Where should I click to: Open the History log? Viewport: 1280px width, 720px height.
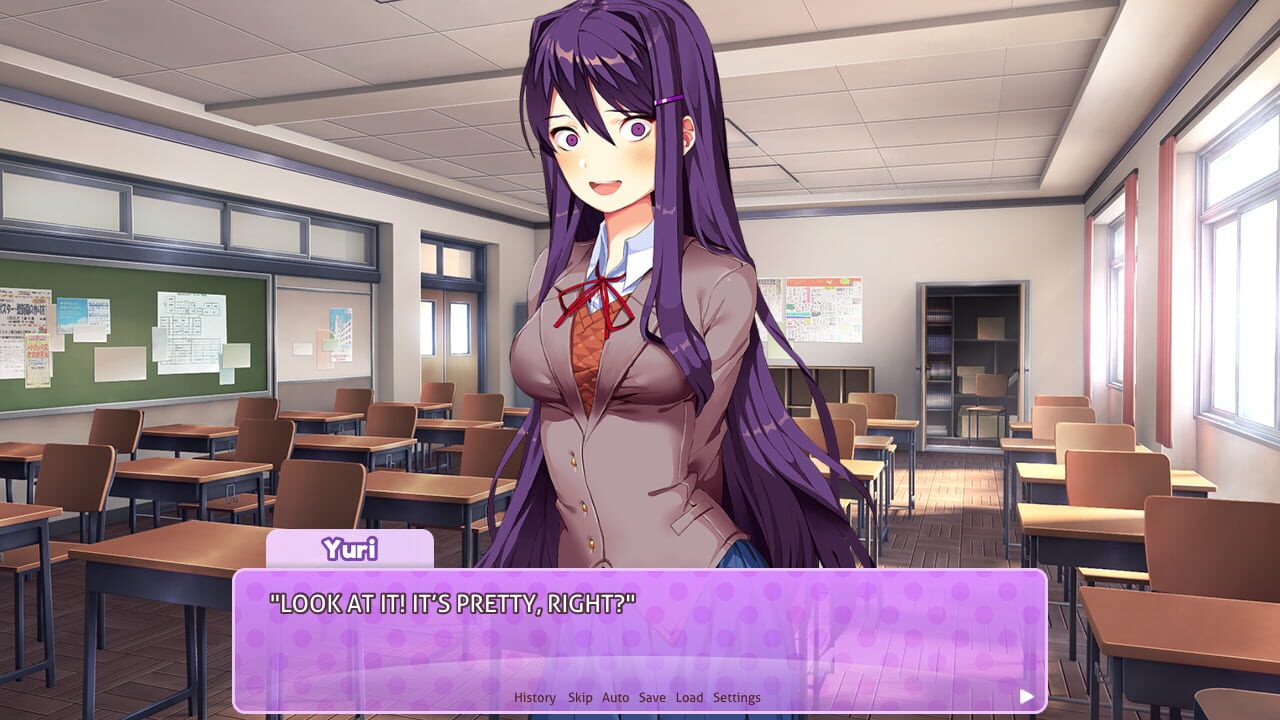point(533,697)
